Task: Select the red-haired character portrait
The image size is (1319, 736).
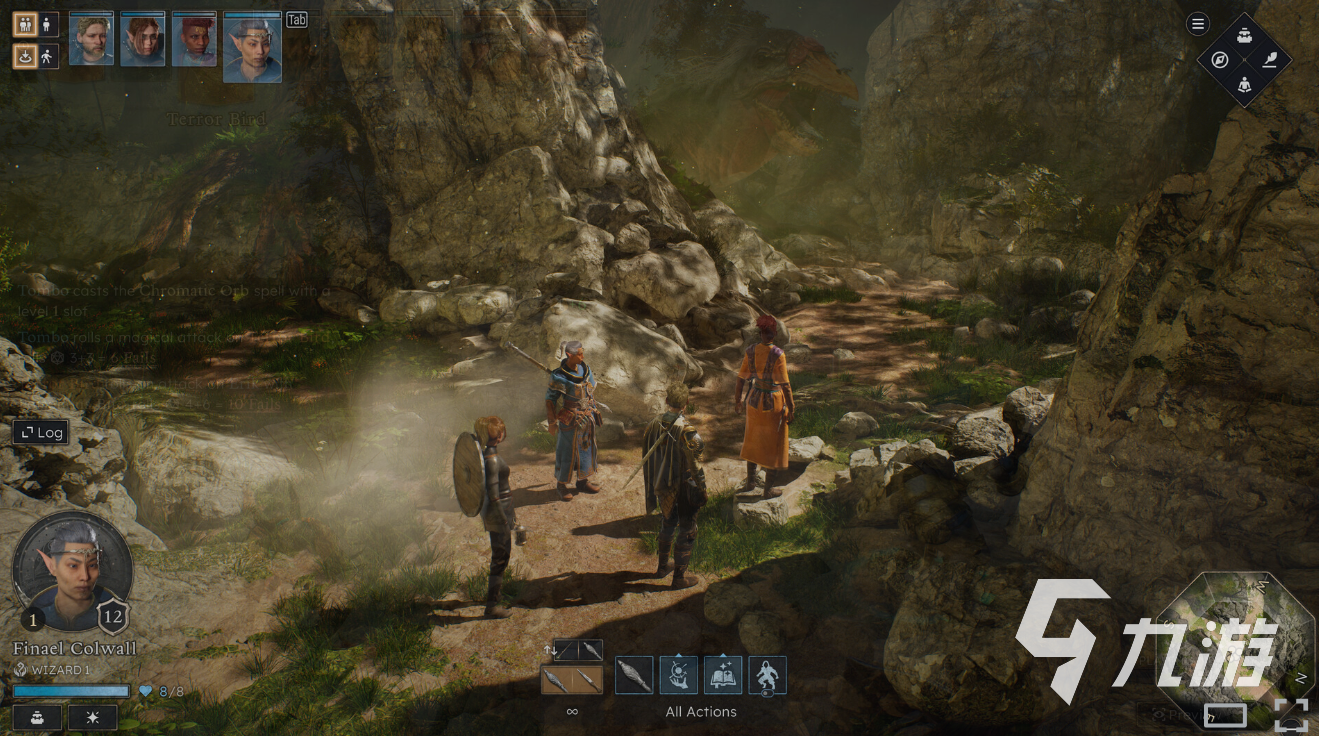Action: [194, 40]
